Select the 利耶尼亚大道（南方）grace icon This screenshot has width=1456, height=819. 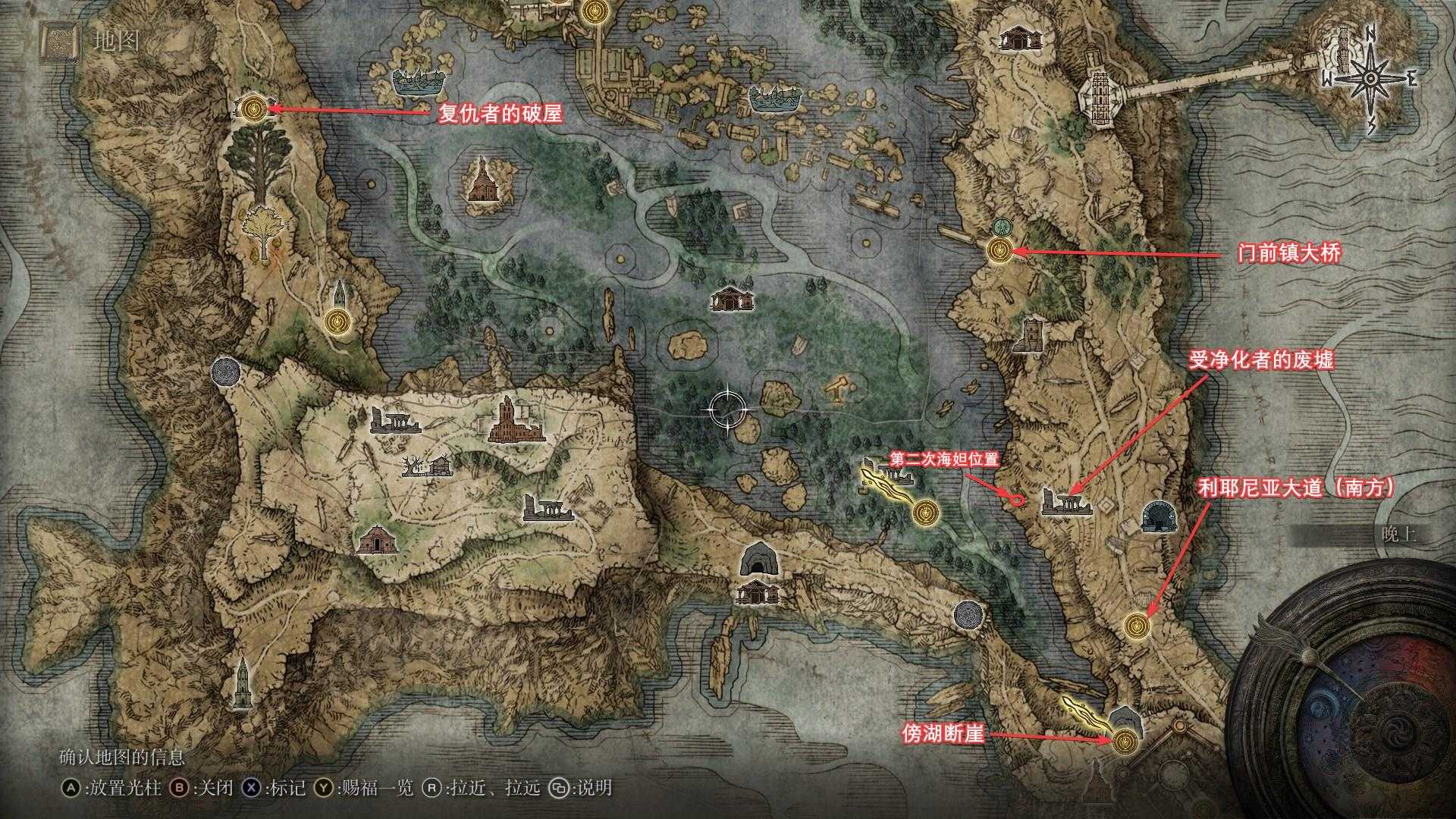click(1137, 626)
